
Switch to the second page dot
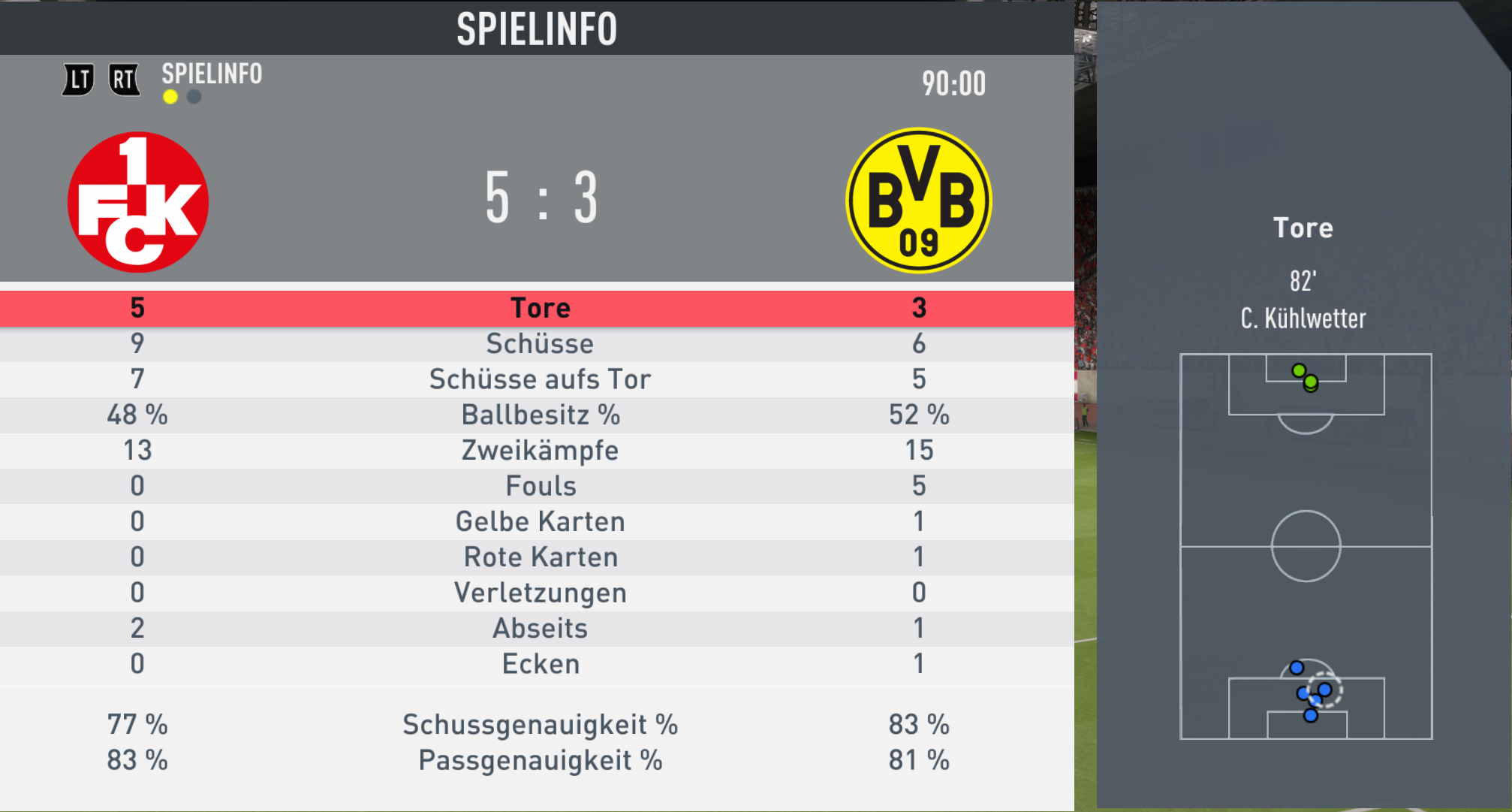point(194,97)
